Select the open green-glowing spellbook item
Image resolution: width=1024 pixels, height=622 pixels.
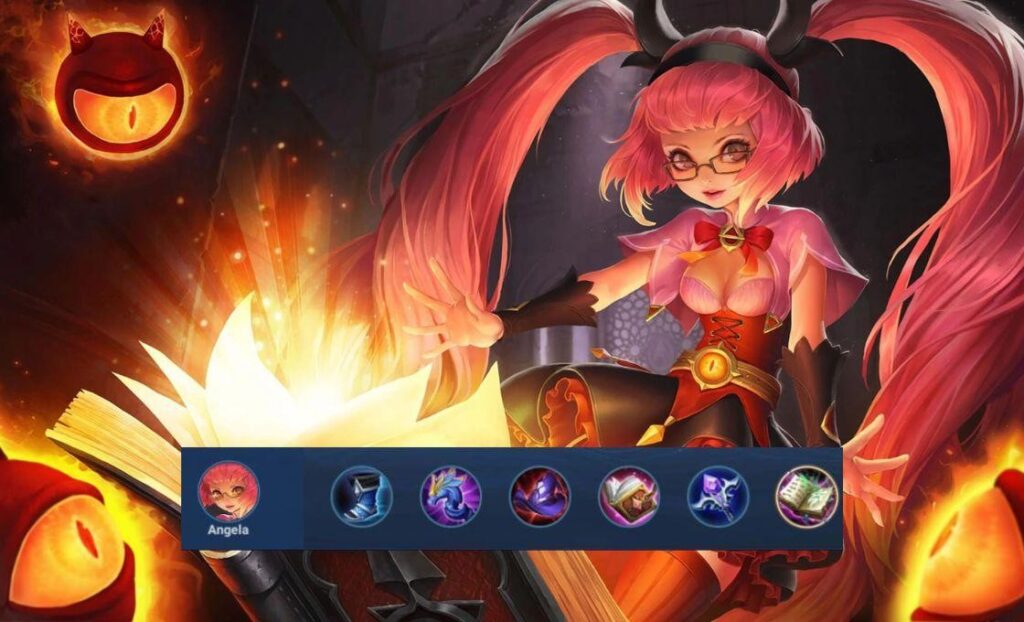806,496
